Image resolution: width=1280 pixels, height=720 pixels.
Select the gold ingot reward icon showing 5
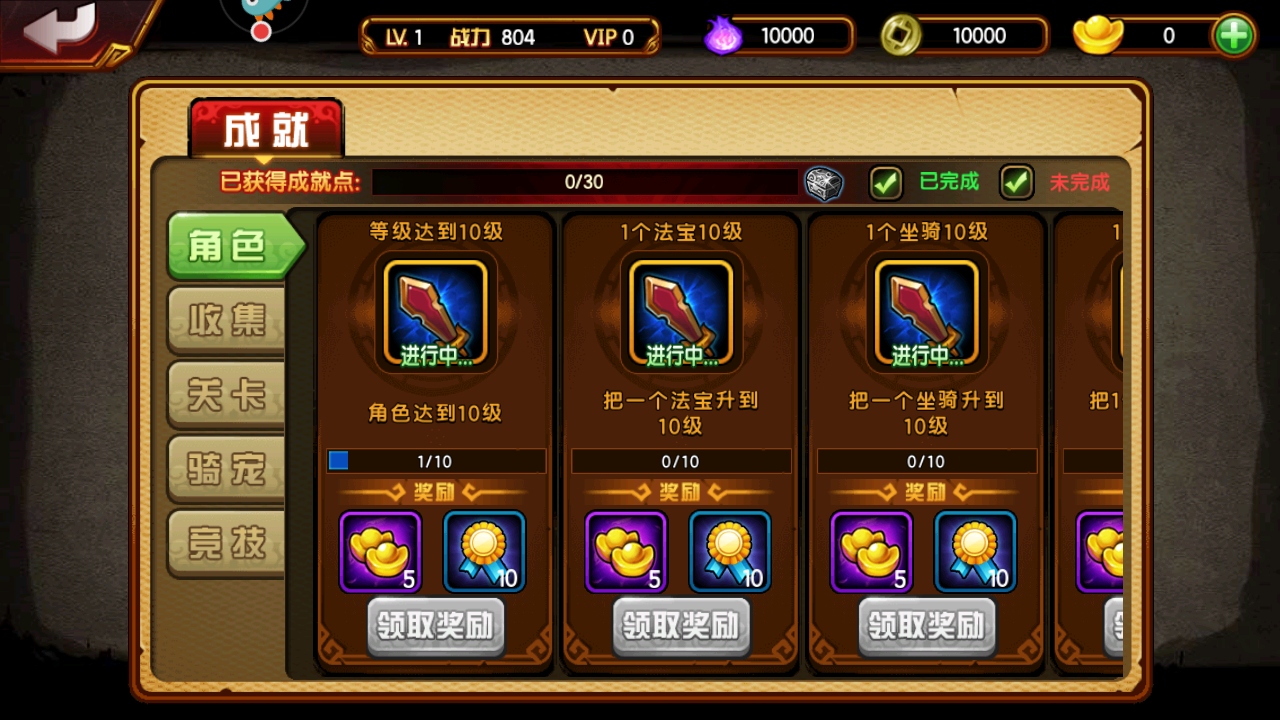click(381, 551)
